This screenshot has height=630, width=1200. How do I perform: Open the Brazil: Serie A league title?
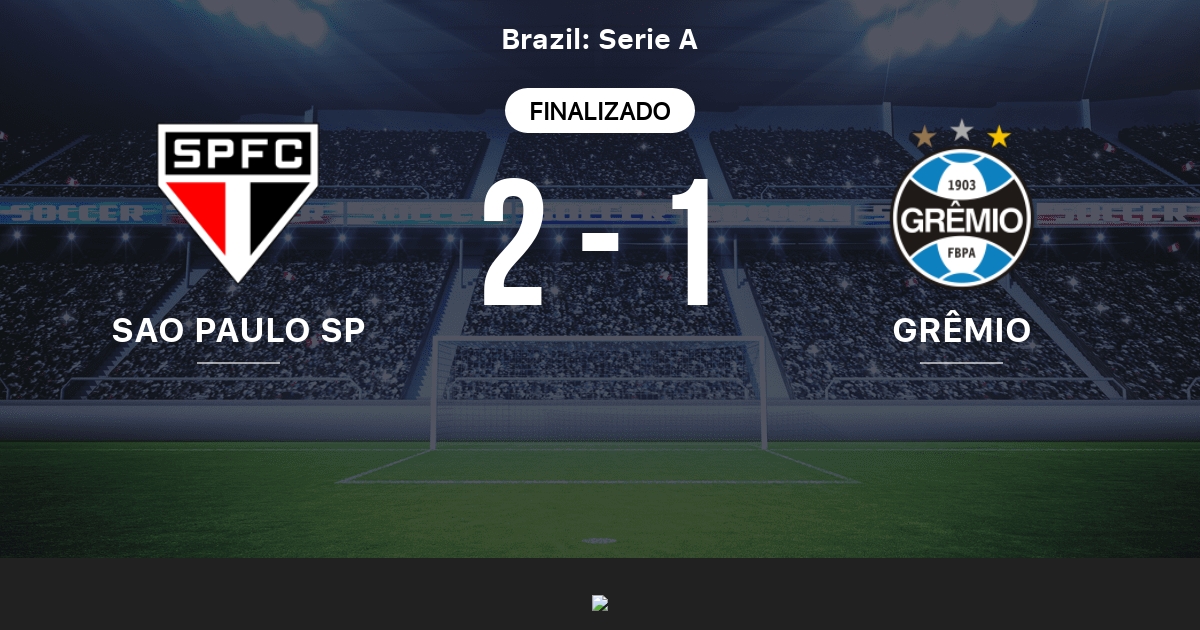tap(599, 40)
